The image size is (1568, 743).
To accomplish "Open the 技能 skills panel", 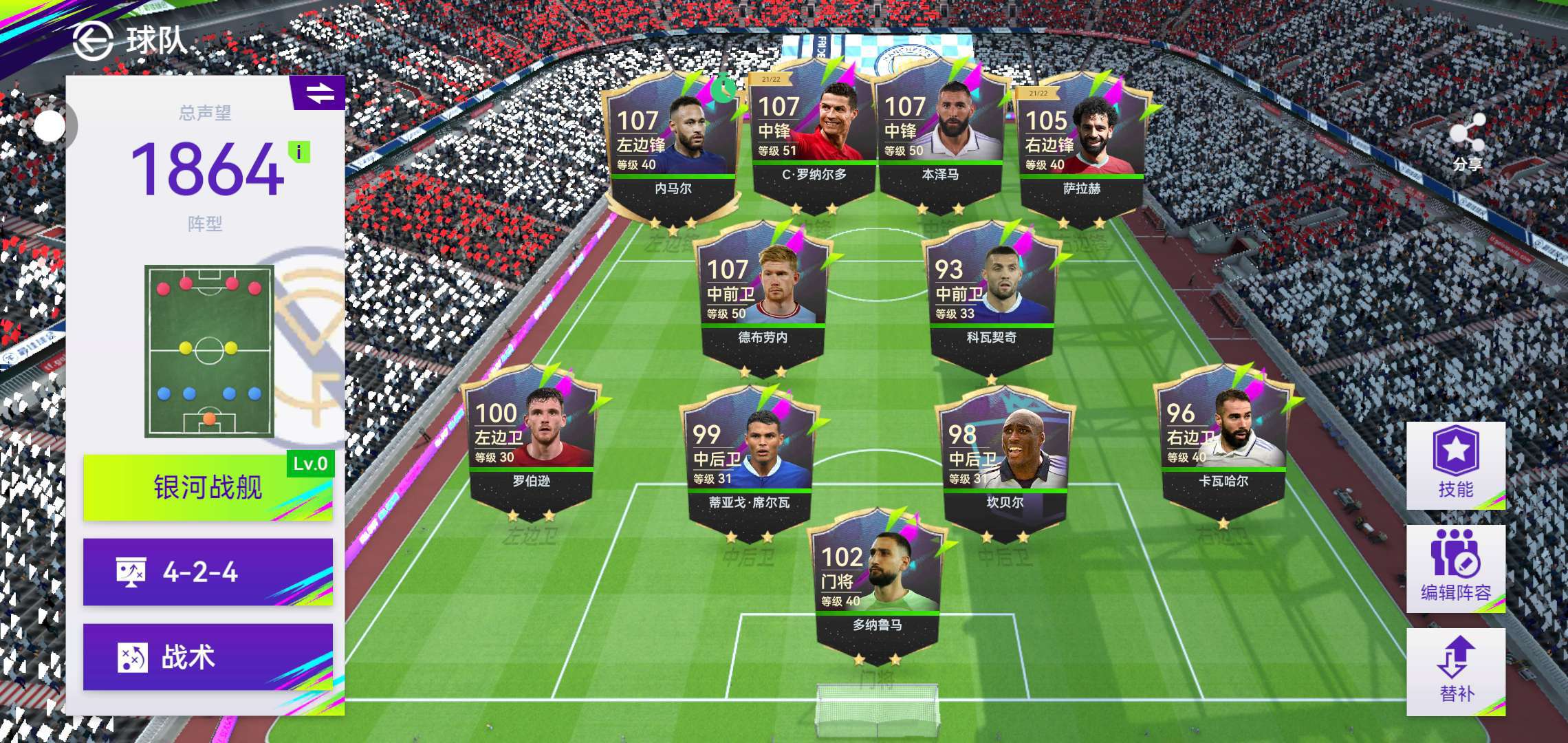I will tap(1456, 466).
